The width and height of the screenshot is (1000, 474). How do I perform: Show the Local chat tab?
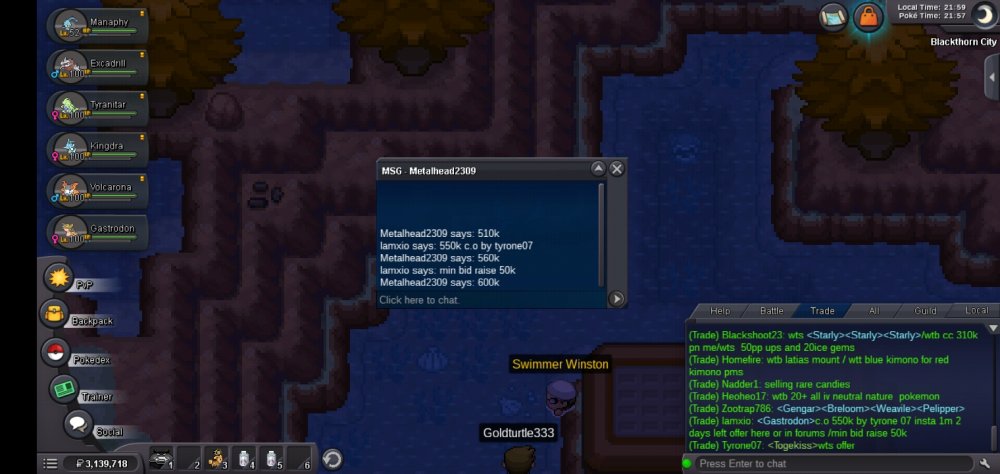[976, 311]
